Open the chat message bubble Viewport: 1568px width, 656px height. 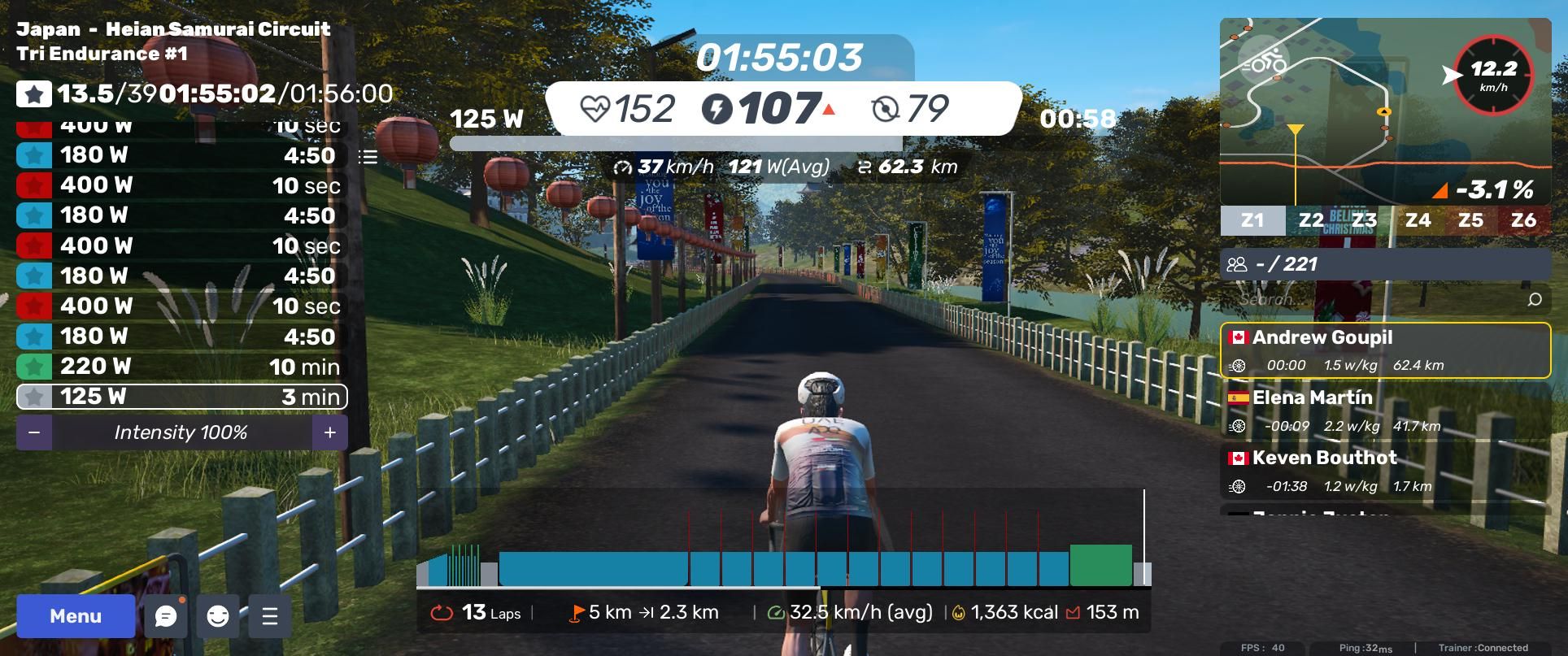click(166, 616)
